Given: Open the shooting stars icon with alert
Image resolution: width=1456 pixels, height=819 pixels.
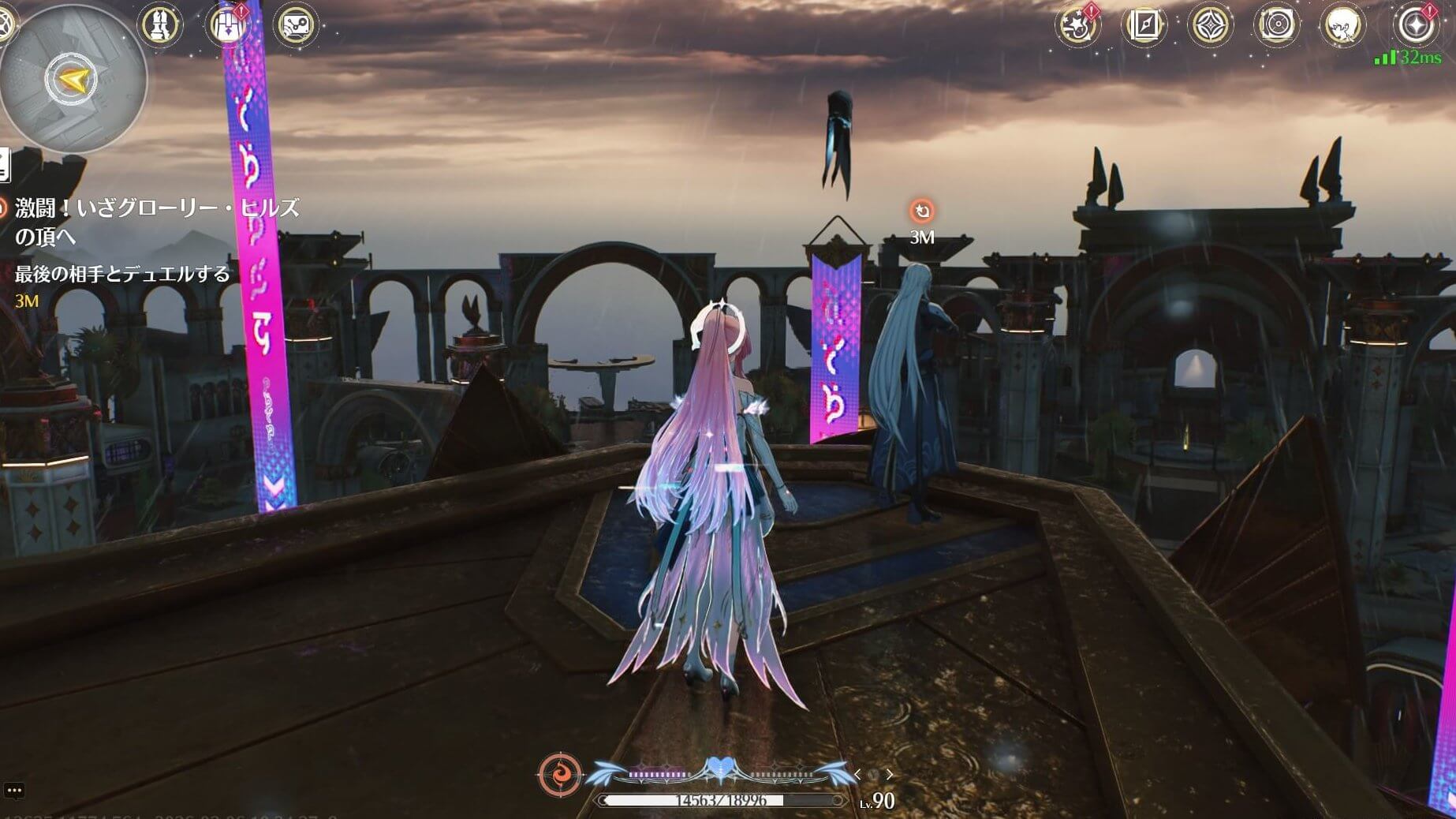Looking at the screenshot, I should click(x=1077, y=26).
